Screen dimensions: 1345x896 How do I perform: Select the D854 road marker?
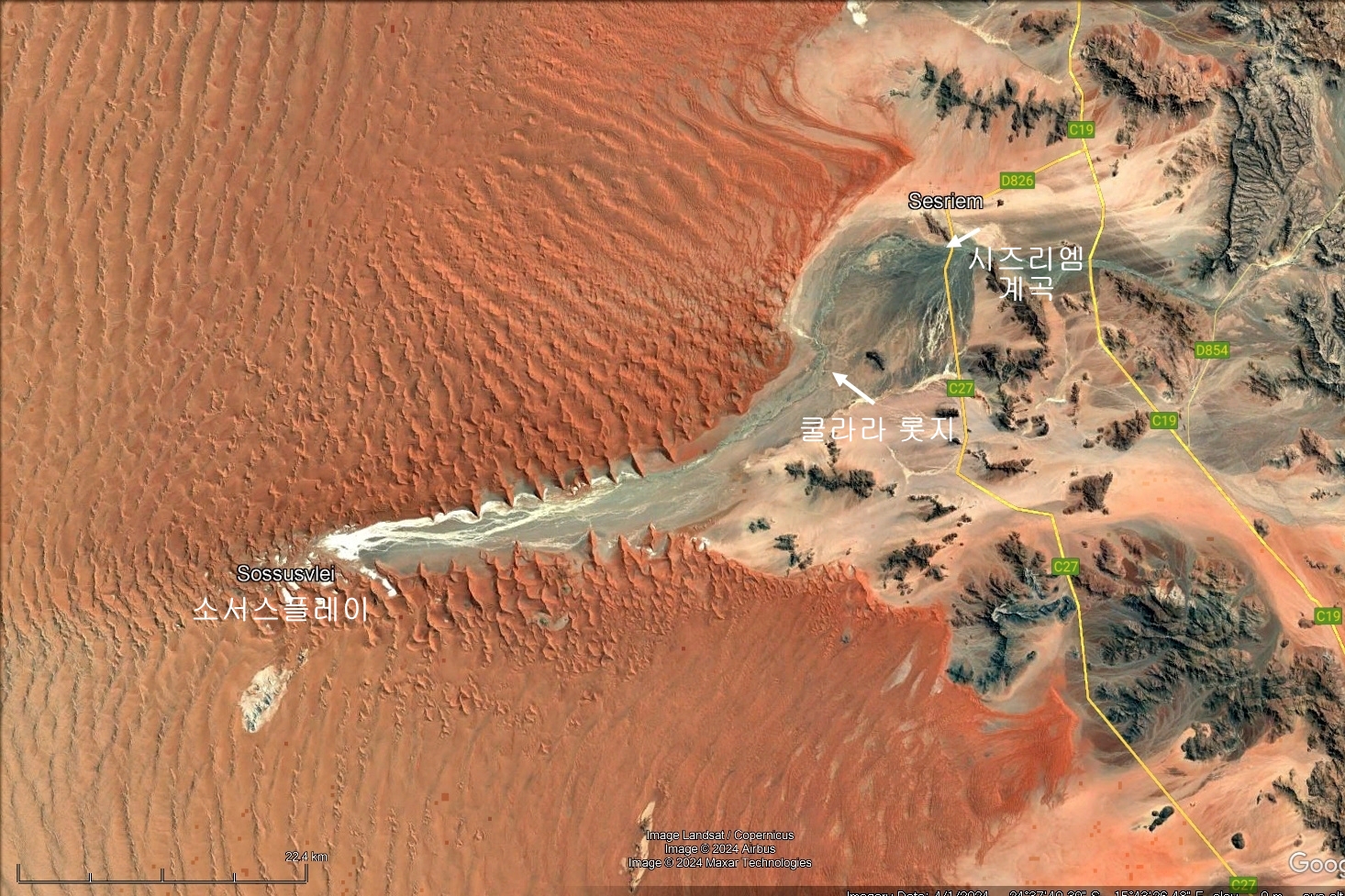pos(1211,349)
